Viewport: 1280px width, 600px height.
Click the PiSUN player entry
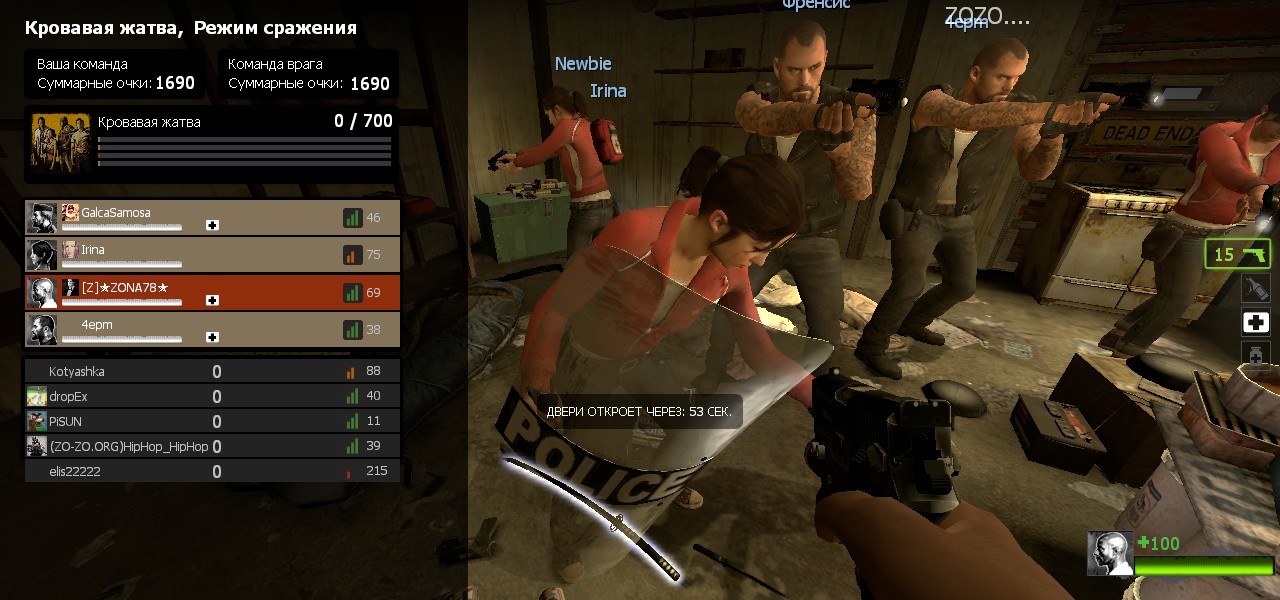click(212, 421)
